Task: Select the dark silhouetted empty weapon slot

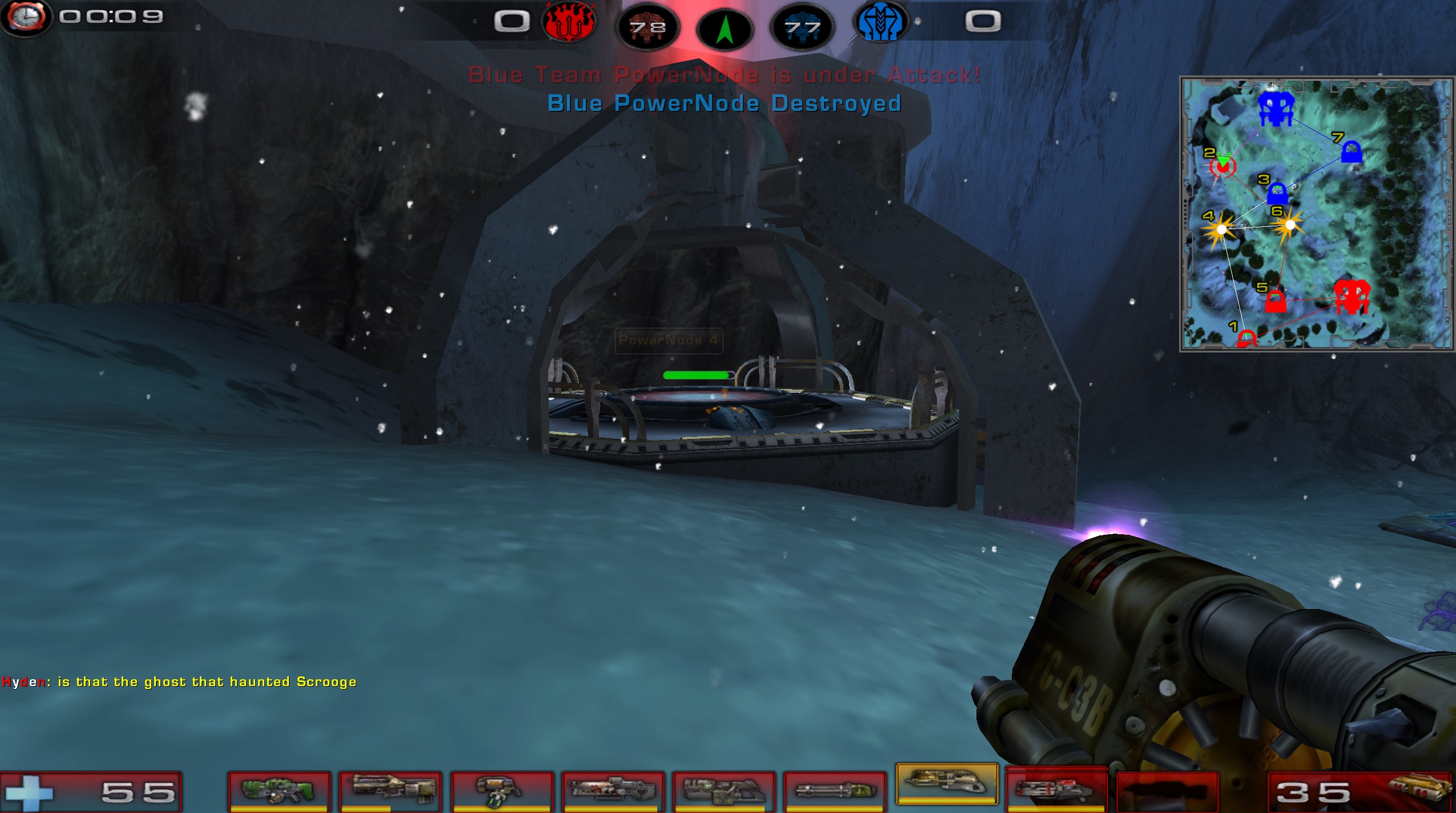Action: [1167, 791]
